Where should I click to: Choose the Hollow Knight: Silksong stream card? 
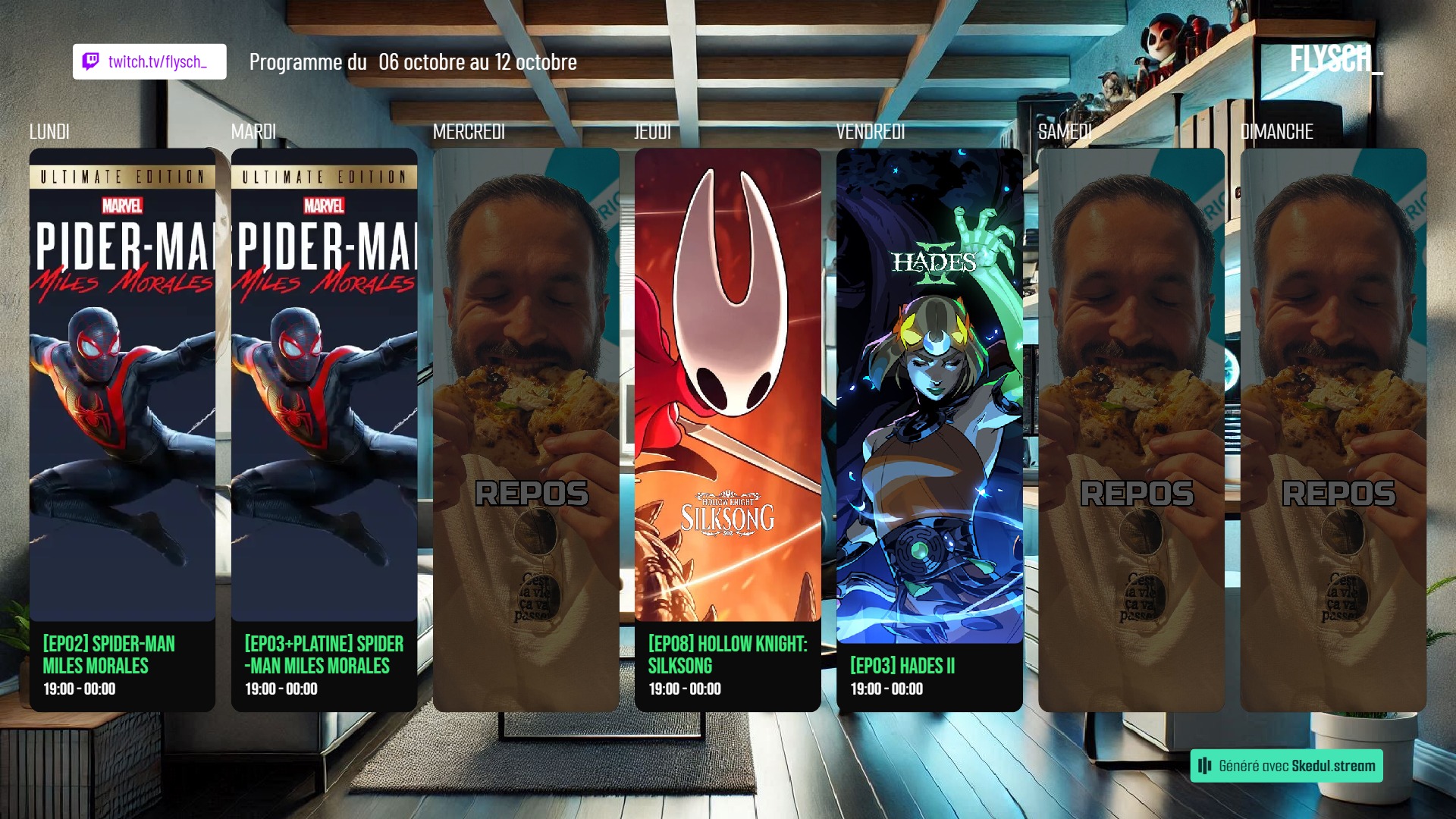(727, 429)
